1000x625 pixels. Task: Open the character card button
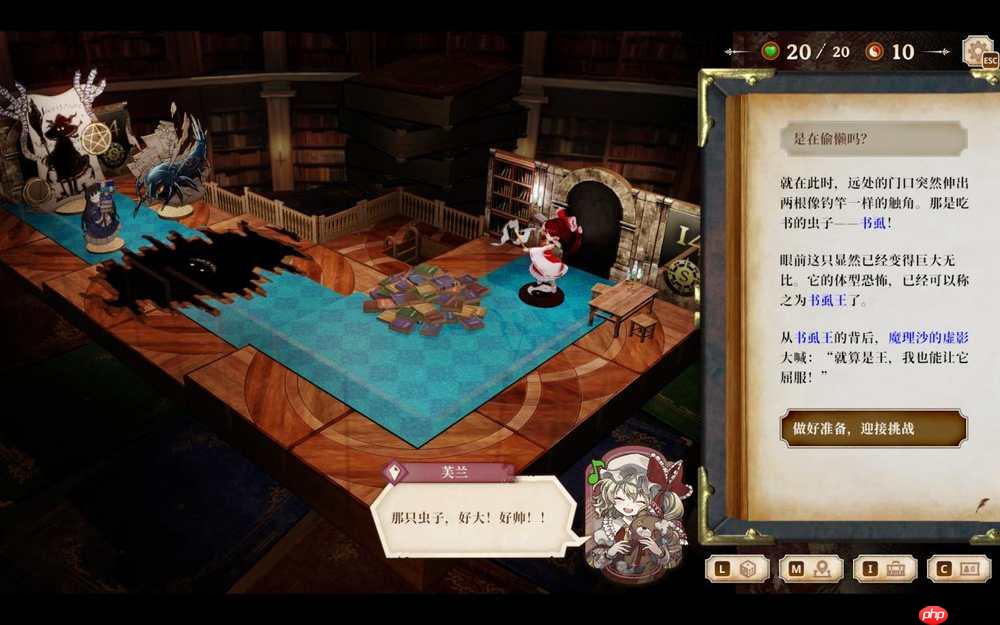point(958,568)
